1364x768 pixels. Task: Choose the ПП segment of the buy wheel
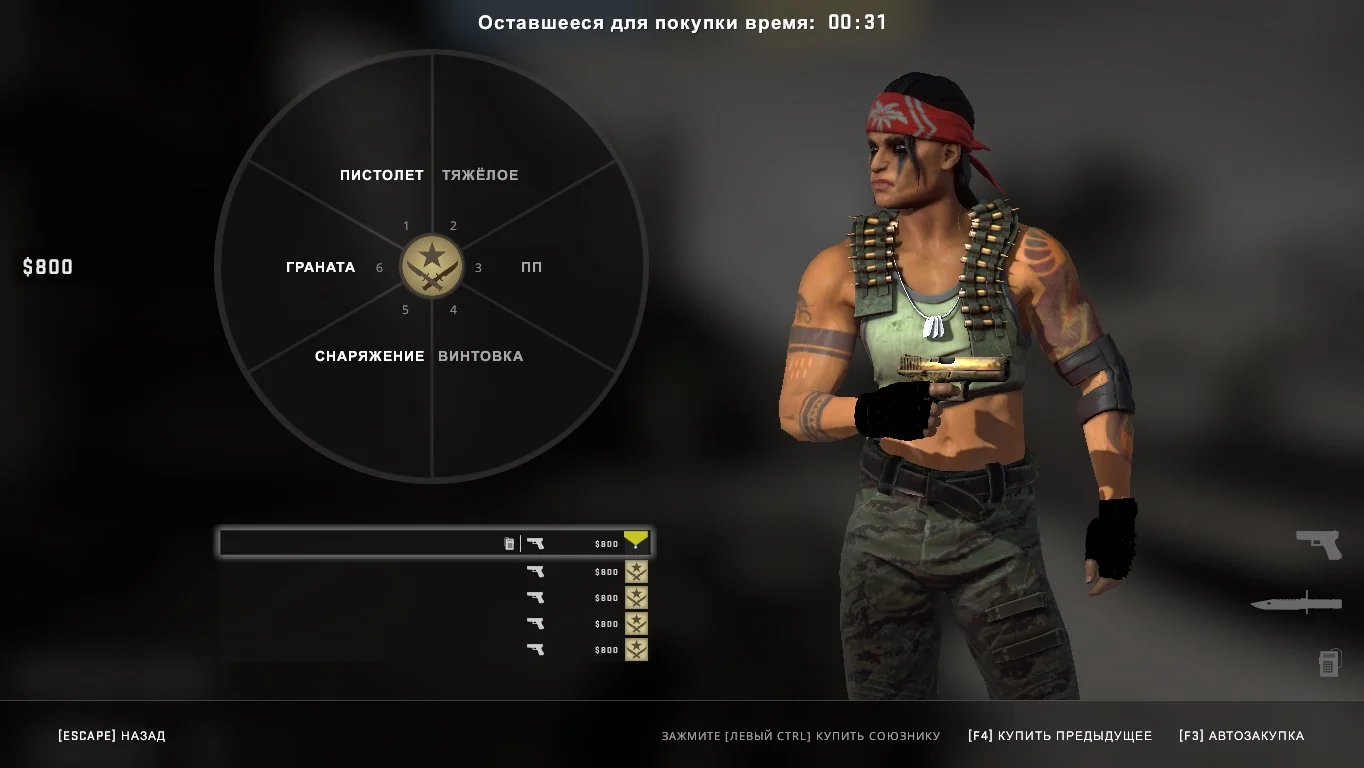tap(531, 267)
